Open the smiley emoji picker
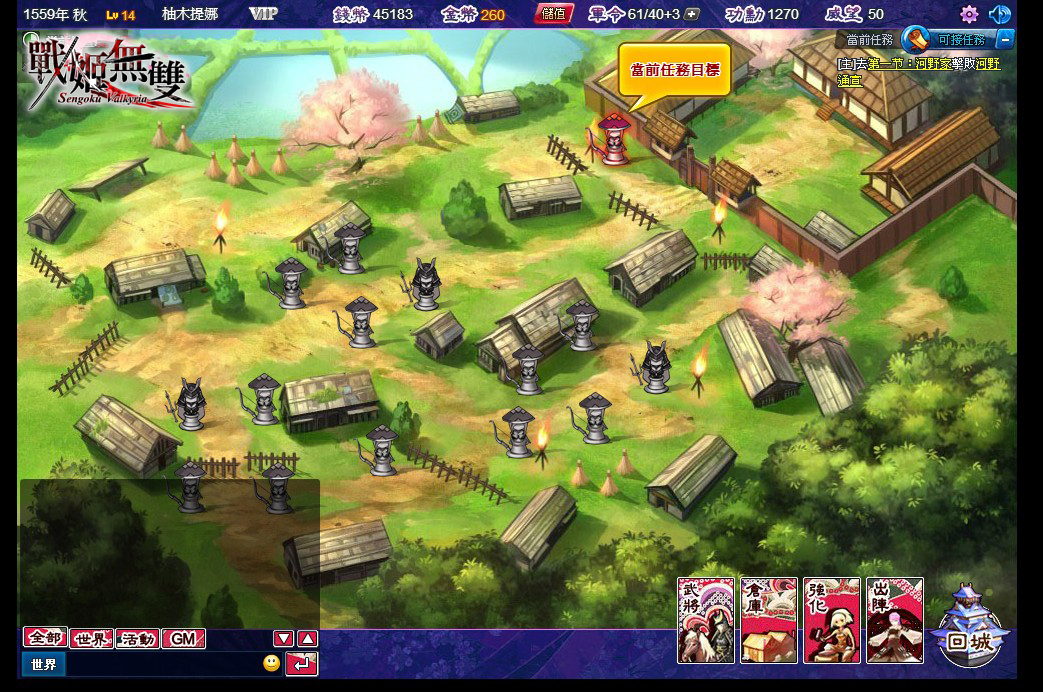Image resolution: width=1043 pixels, height=692 pixels. [271, 663]
